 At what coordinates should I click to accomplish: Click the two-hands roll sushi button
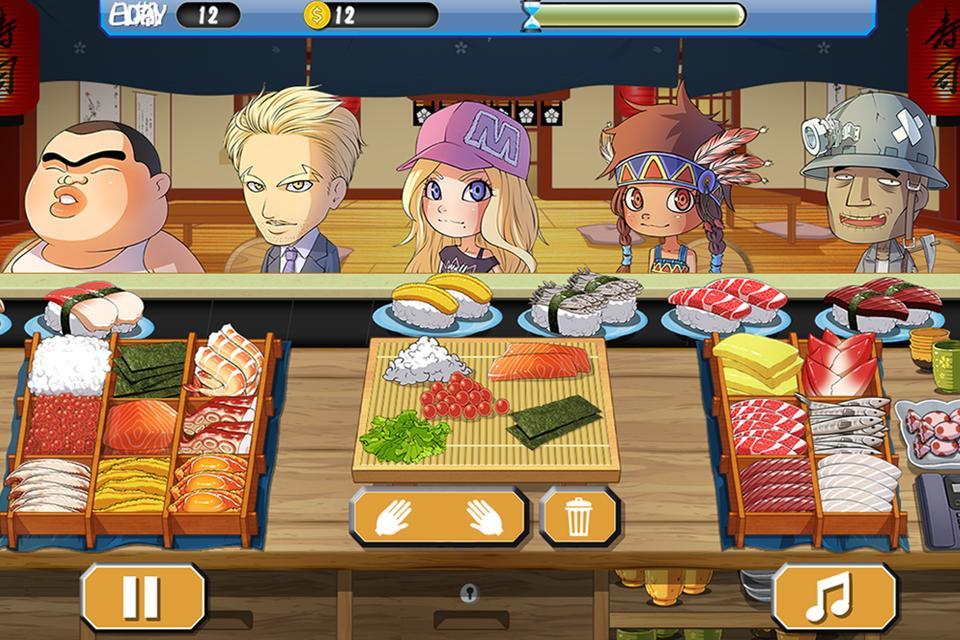point(438,517)
